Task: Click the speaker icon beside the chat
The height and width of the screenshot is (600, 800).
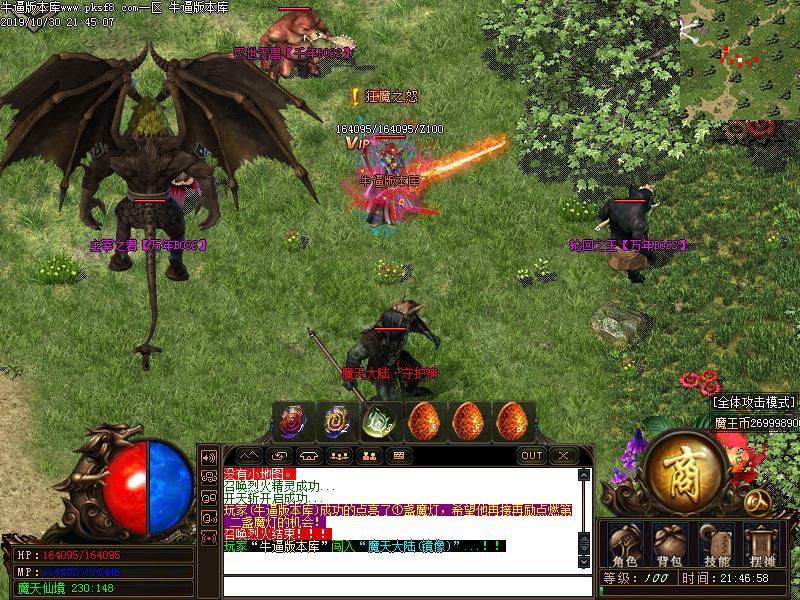Action: 209,456
